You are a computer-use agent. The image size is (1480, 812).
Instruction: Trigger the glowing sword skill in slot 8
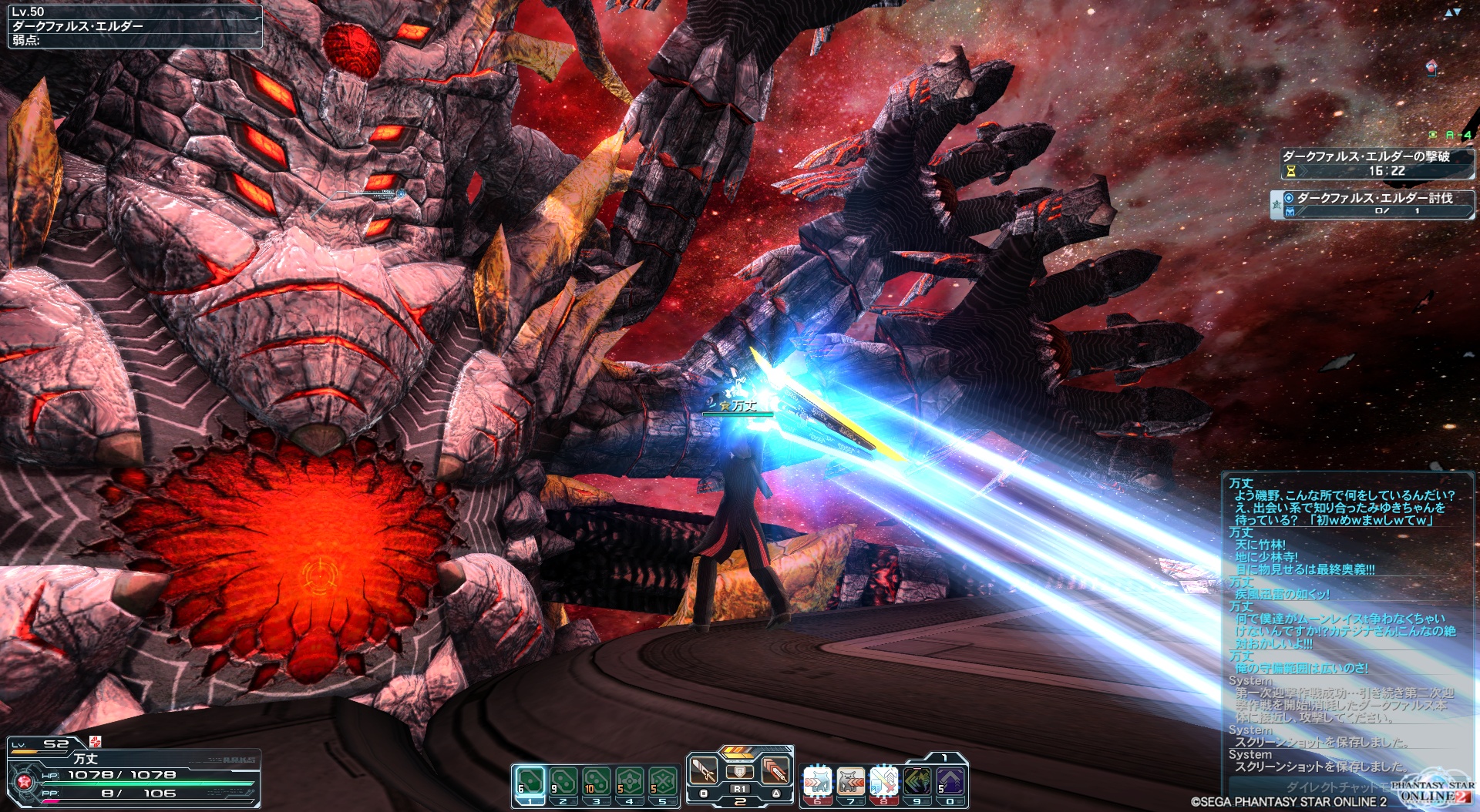pos(884,781)
